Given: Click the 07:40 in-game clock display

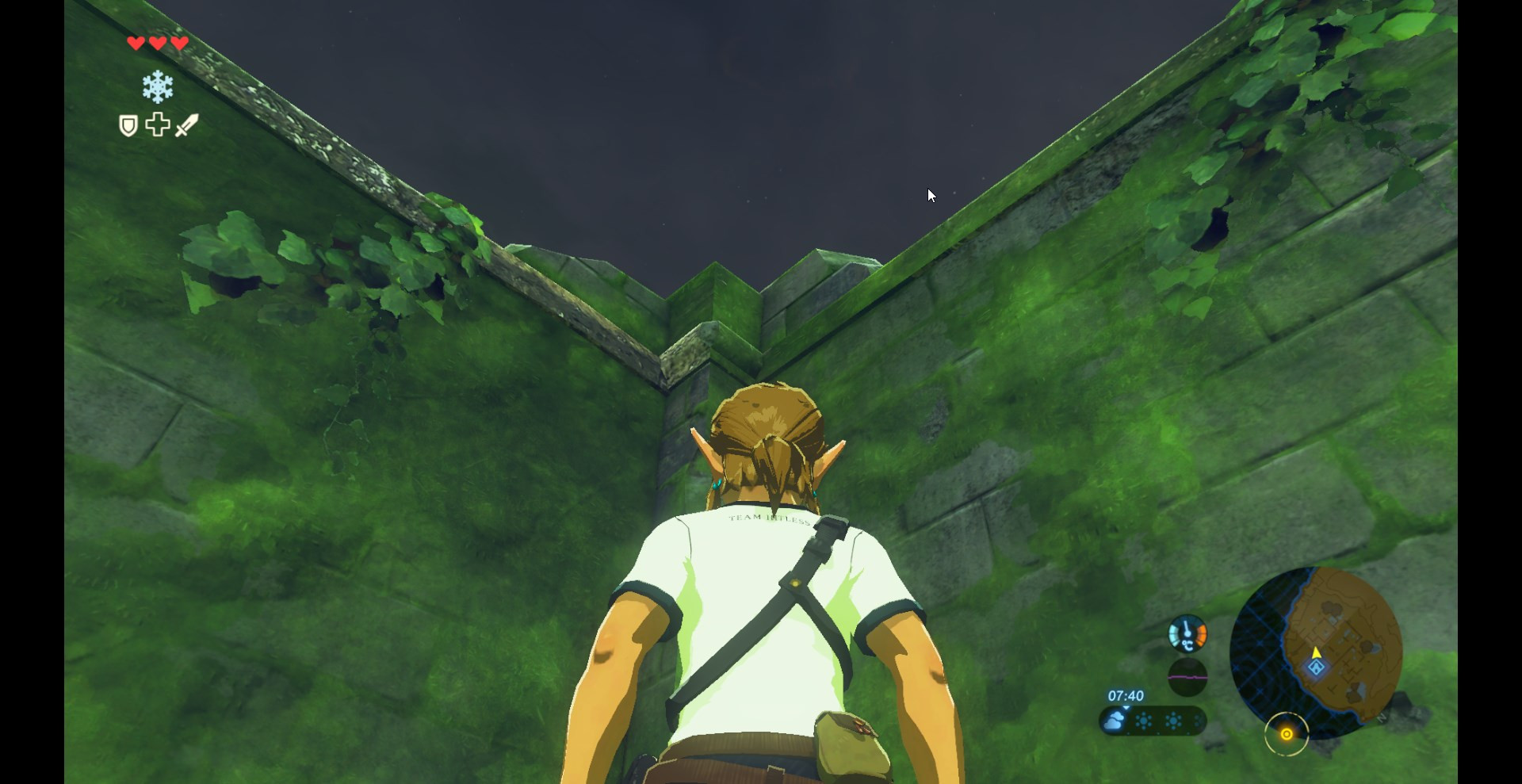Looking at the screenshot, I should [1126, 695].
